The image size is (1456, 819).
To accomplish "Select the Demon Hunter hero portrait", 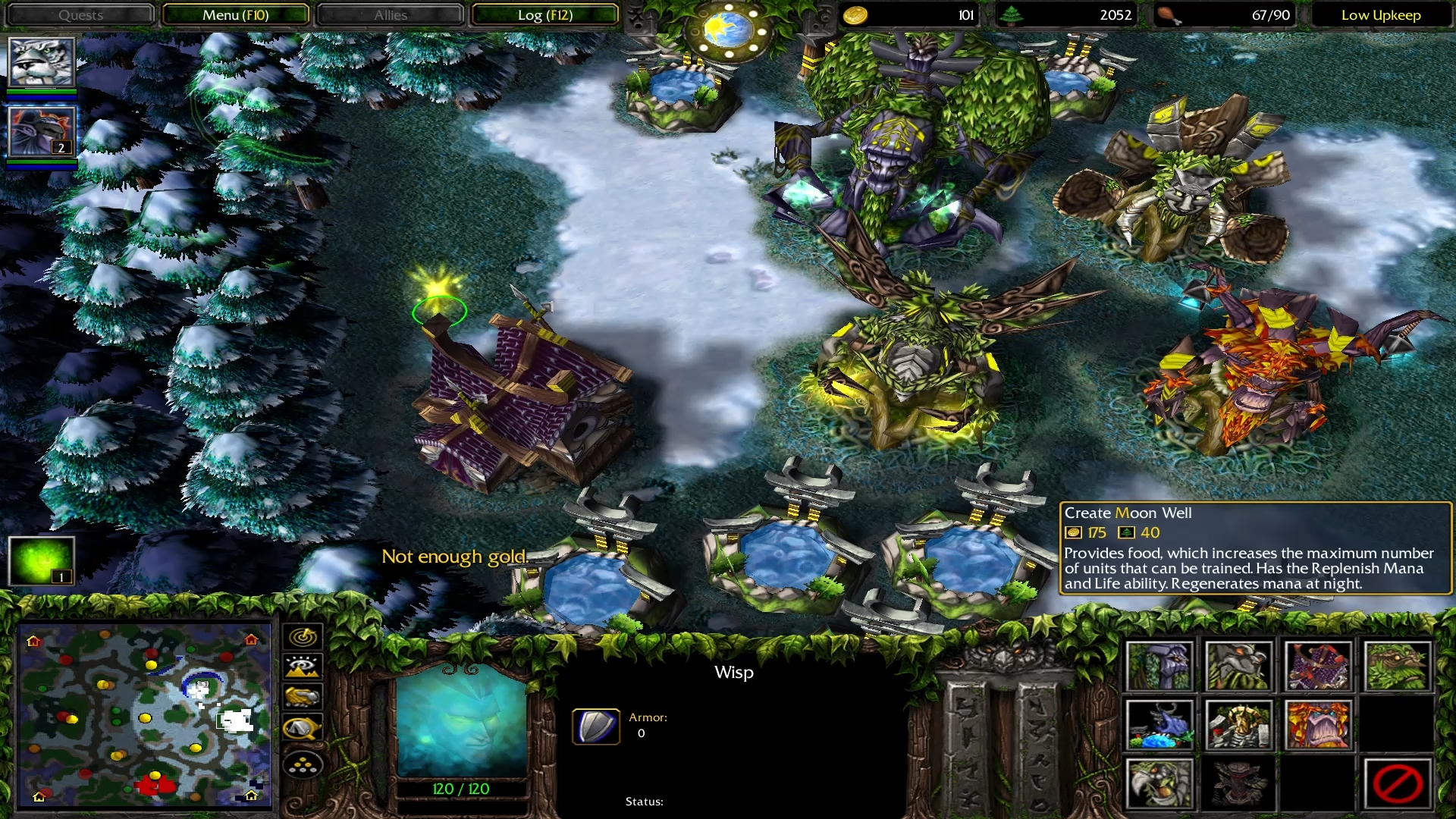I will (42, 132).
